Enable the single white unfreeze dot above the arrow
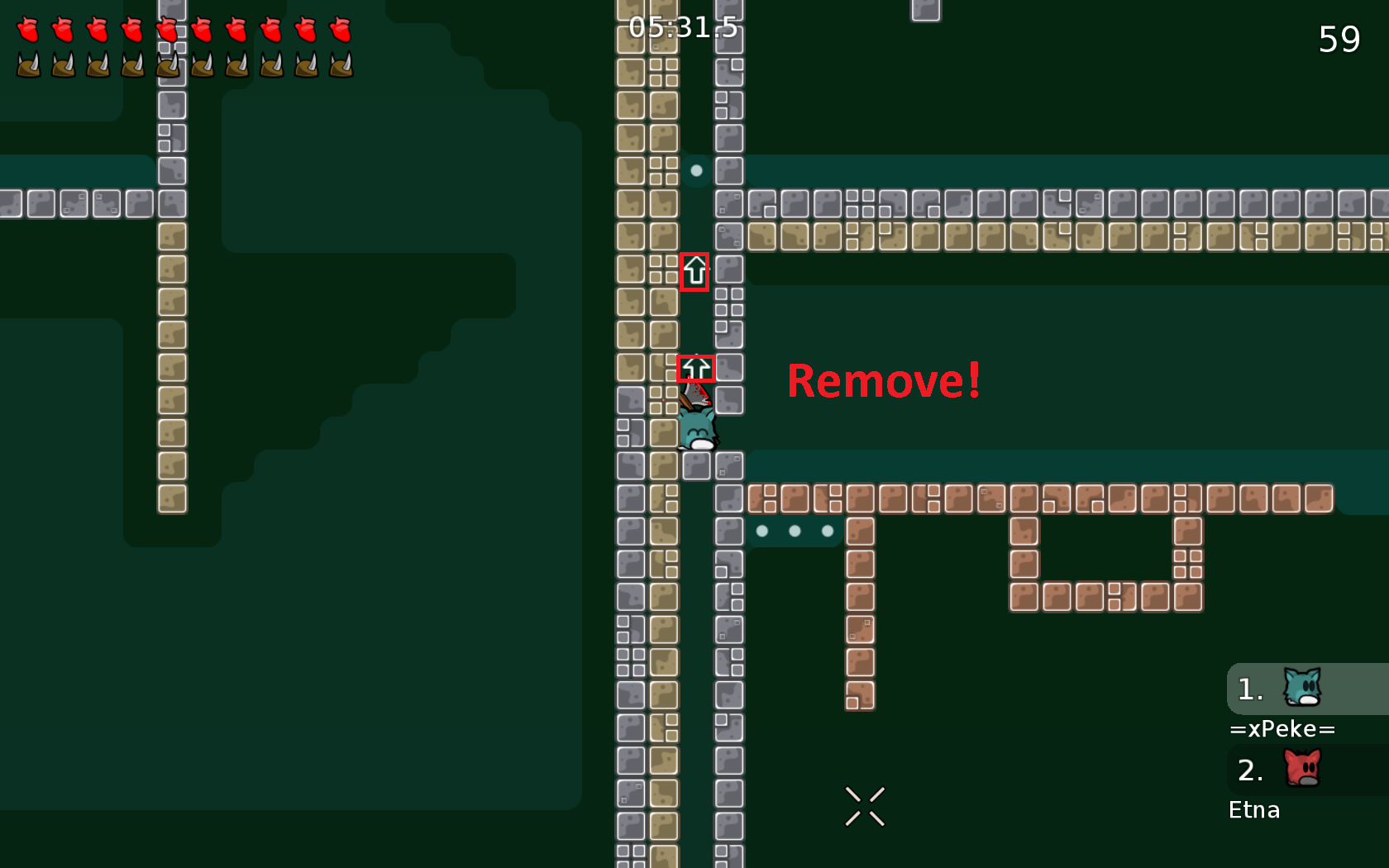 (695, 171)
